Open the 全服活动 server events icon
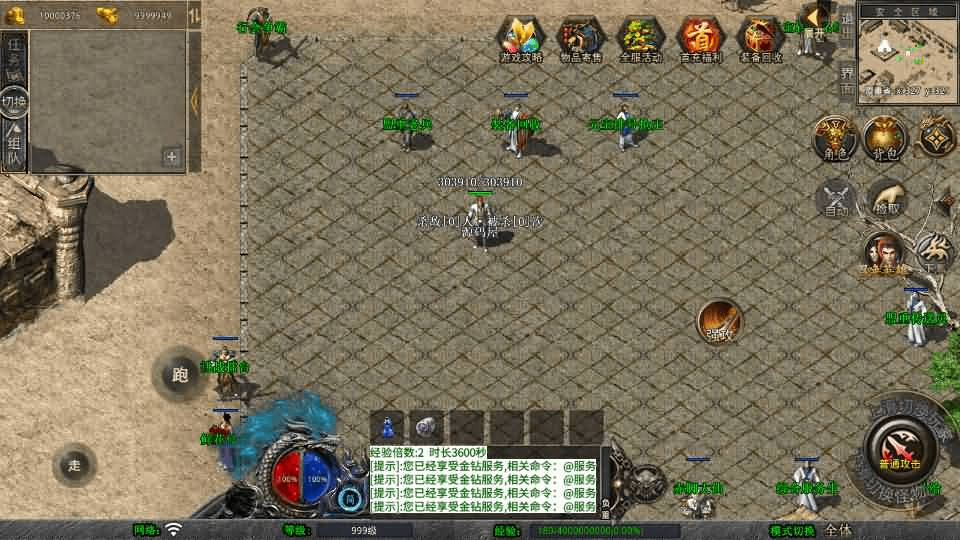Viewport: 960px width, 540px height. pyautogui.click(x=641, y=38)
